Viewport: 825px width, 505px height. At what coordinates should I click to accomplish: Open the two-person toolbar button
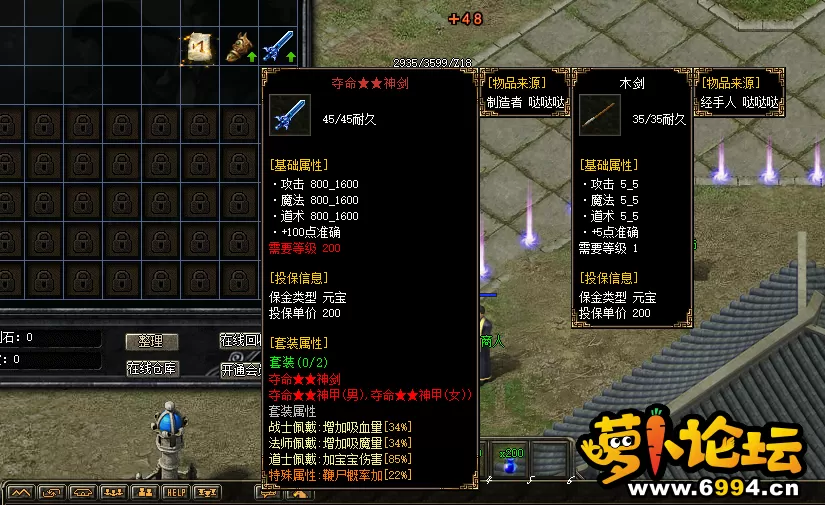click(x=145, y=492)
